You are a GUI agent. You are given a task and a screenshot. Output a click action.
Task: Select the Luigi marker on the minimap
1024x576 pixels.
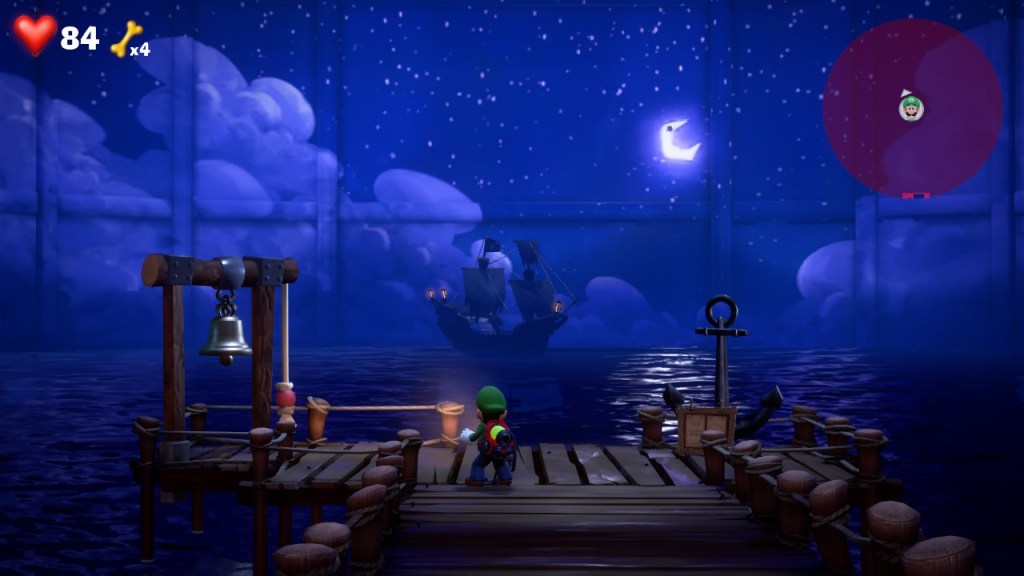[x=911, y=106]
